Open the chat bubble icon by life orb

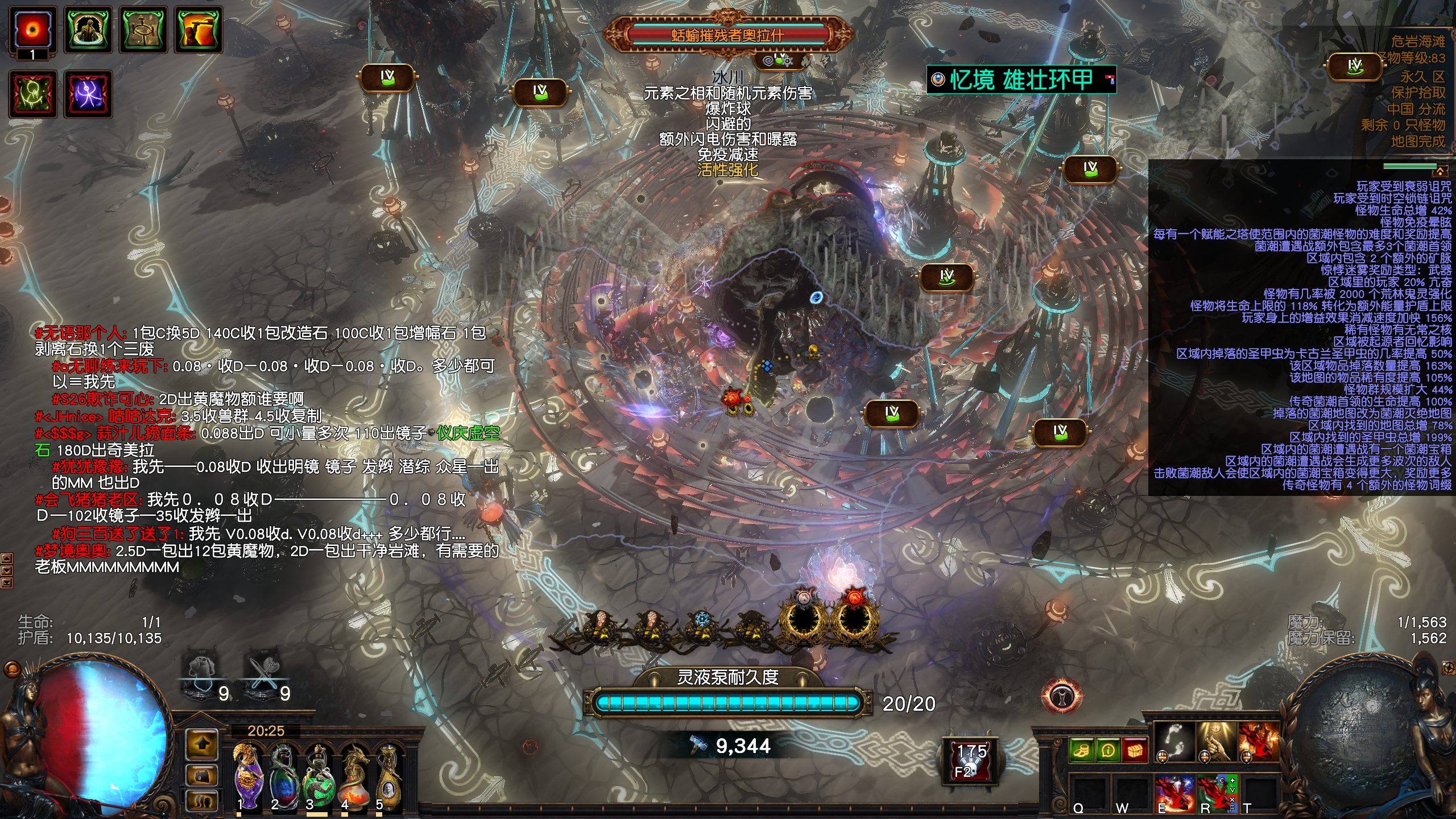point(12,669)
